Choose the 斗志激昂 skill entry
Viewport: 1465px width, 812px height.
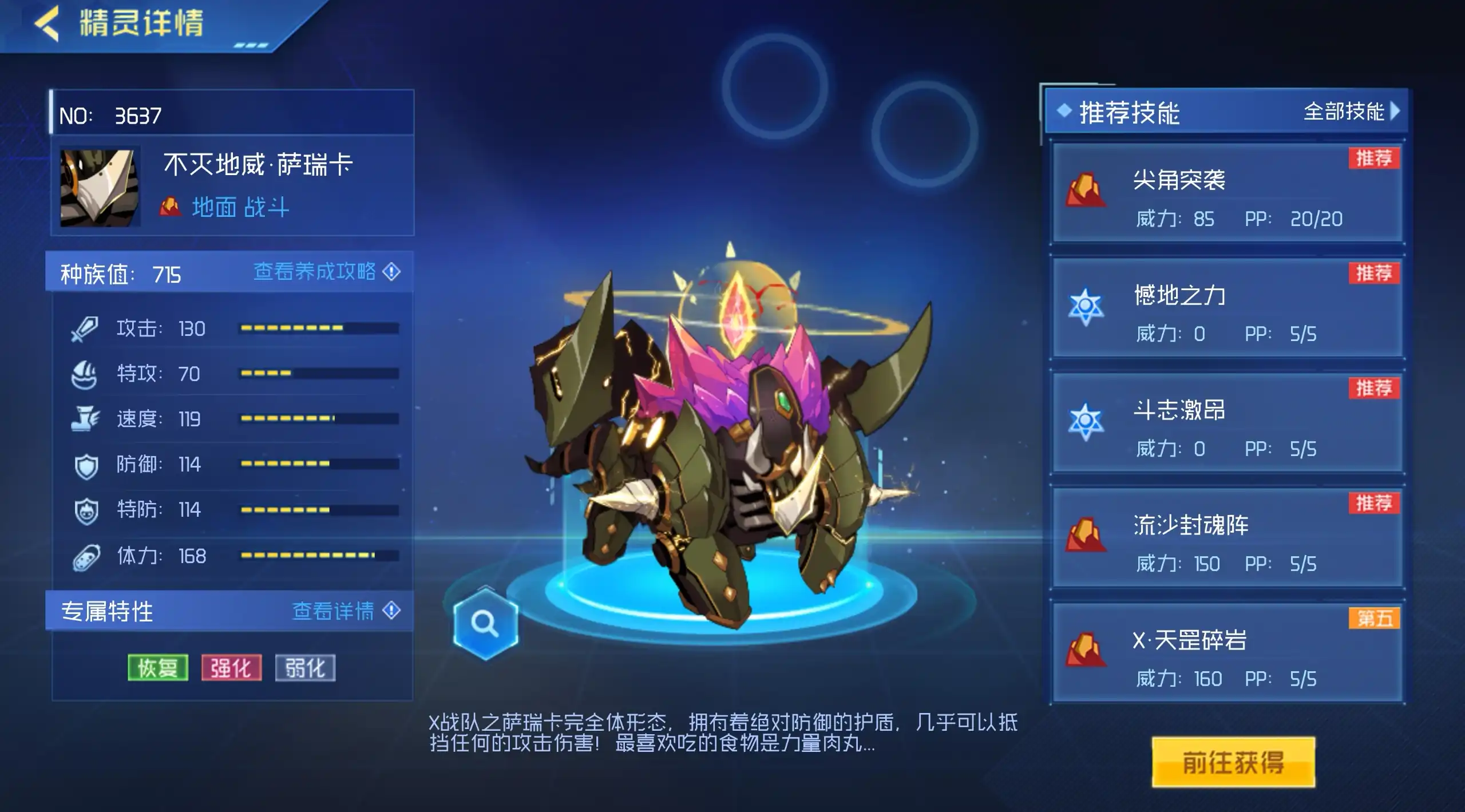(1227, 423)
